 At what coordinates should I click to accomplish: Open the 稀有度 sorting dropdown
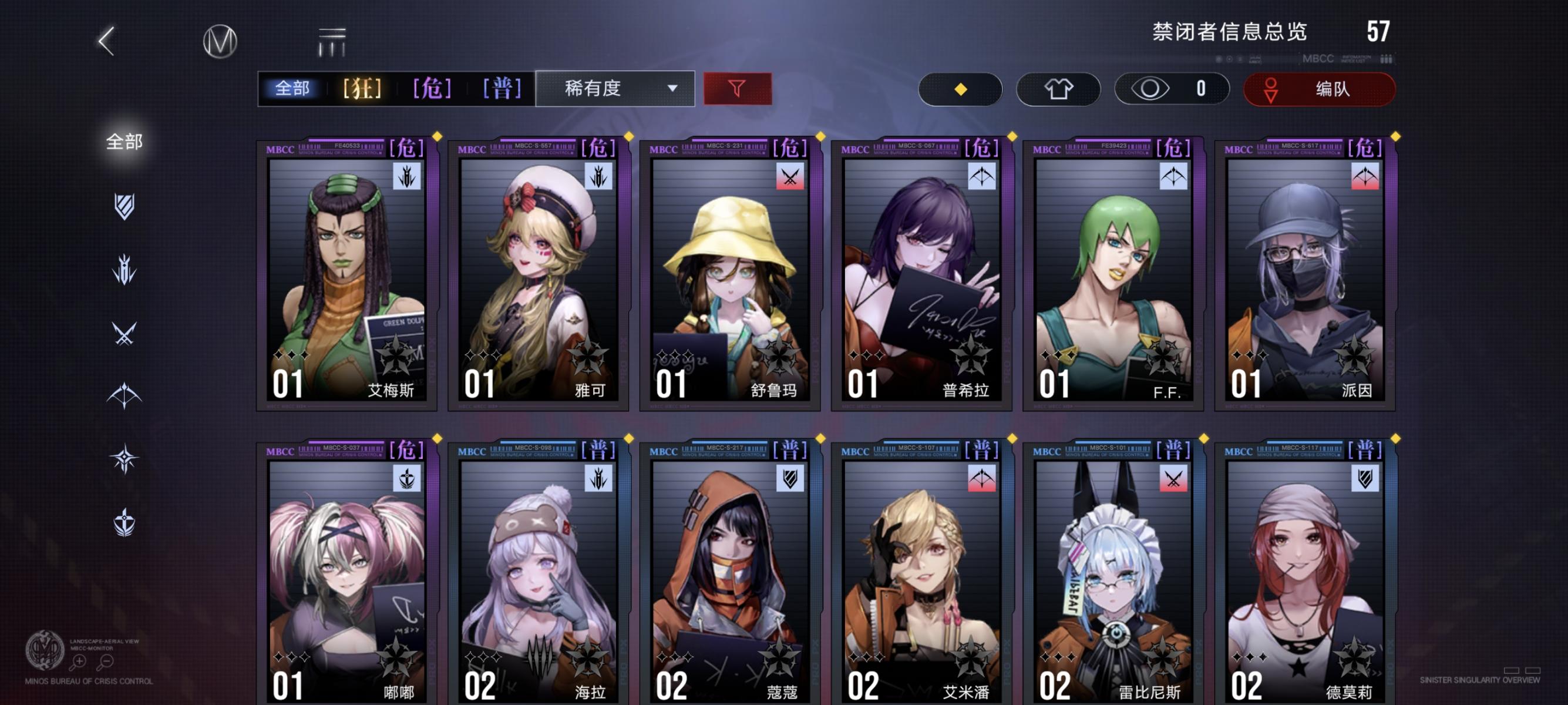point(615,88)
